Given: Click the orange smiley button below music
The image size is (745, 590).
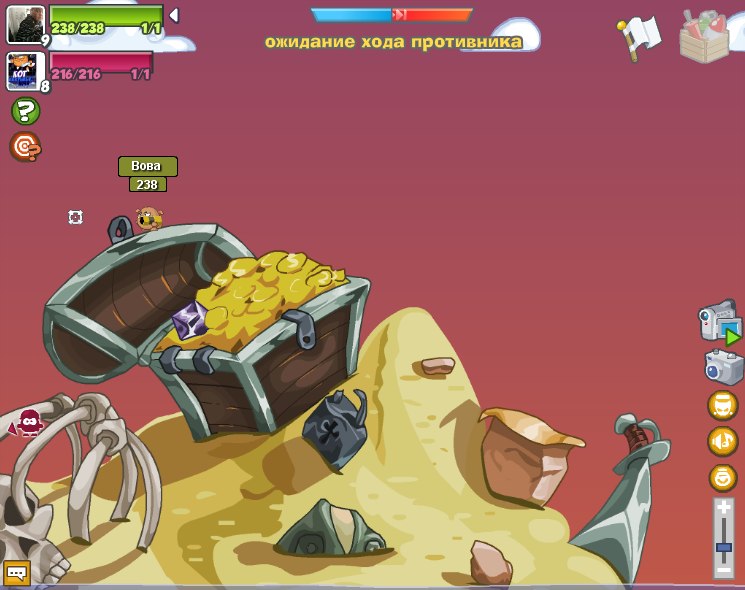Looking at the screenshot, I should point(723,478).
